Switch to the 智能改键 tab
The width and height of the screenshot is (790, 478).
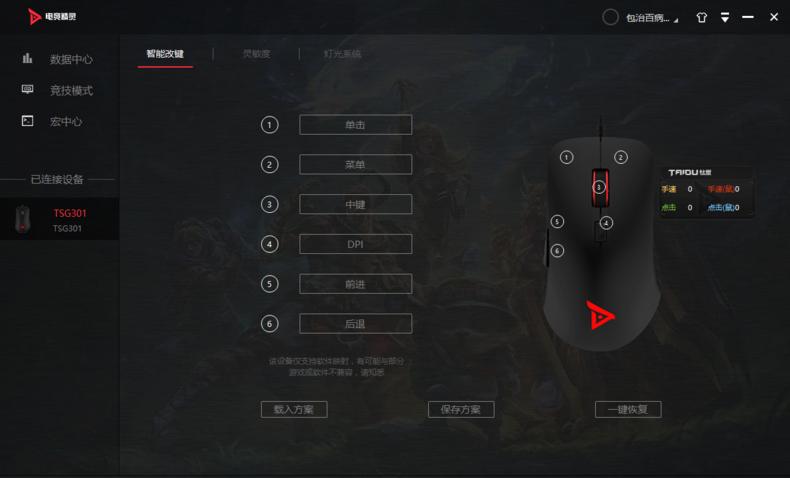165,54
